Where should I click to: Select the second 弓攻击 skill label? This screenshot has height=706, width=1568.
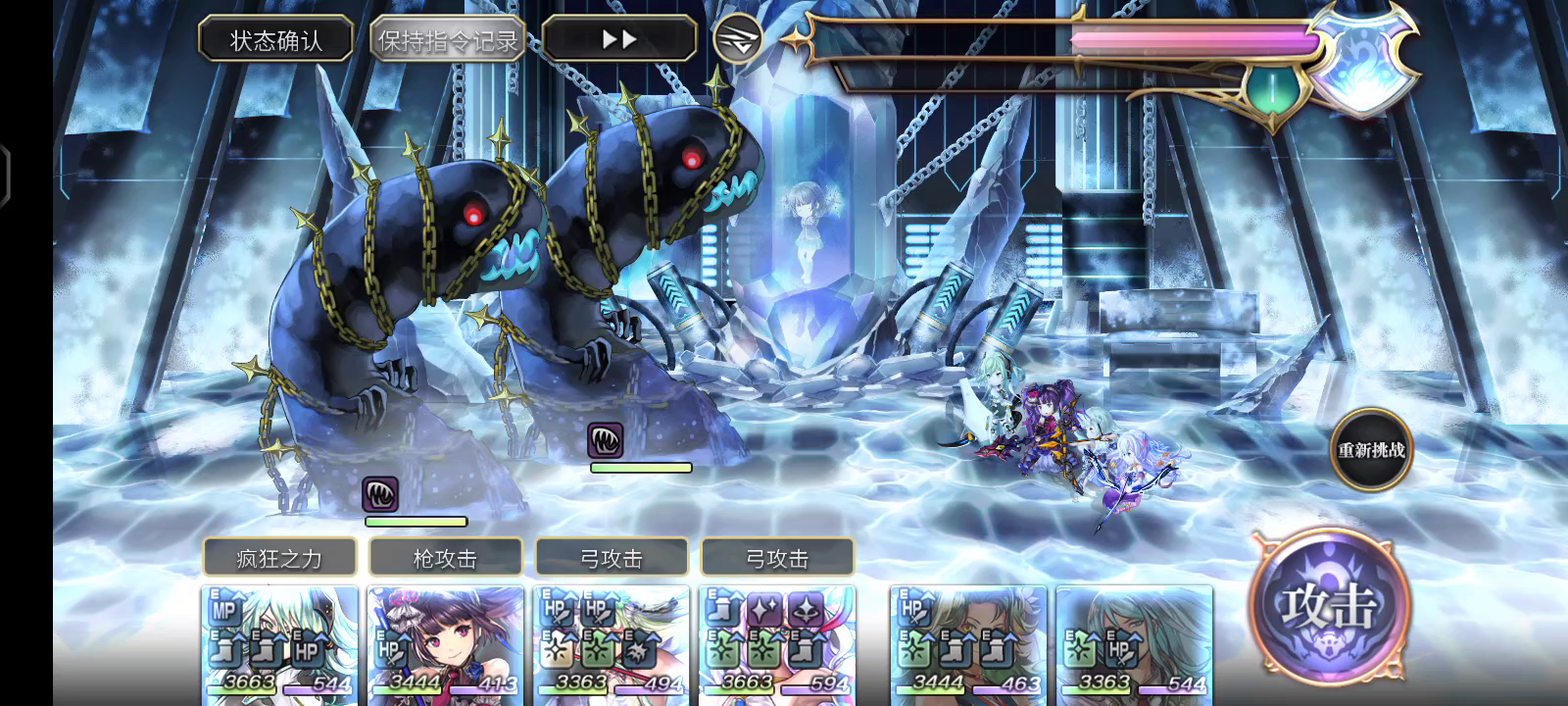point(777,555)
